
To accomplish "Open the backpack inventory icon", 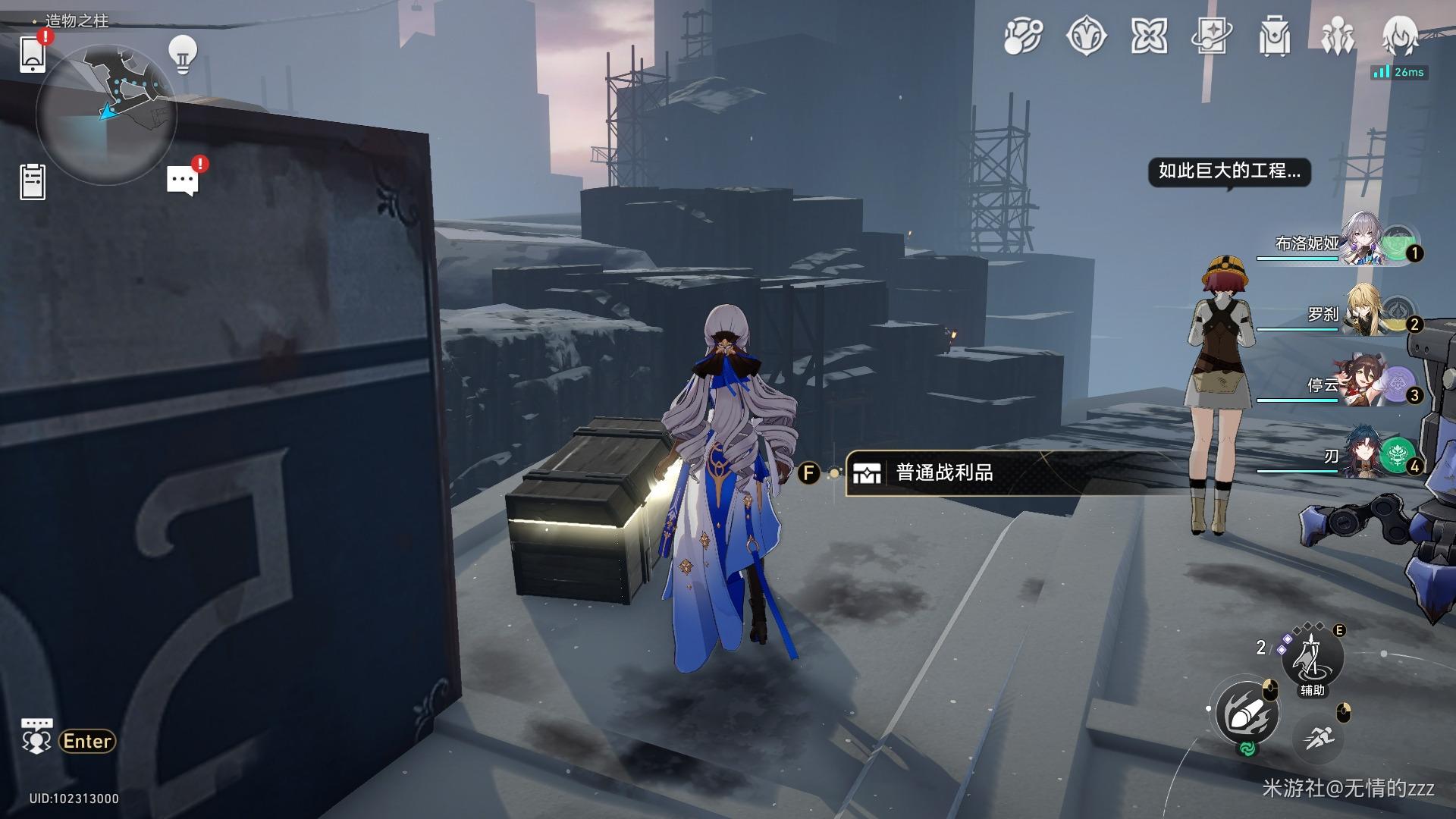I will pos(1275,36).
